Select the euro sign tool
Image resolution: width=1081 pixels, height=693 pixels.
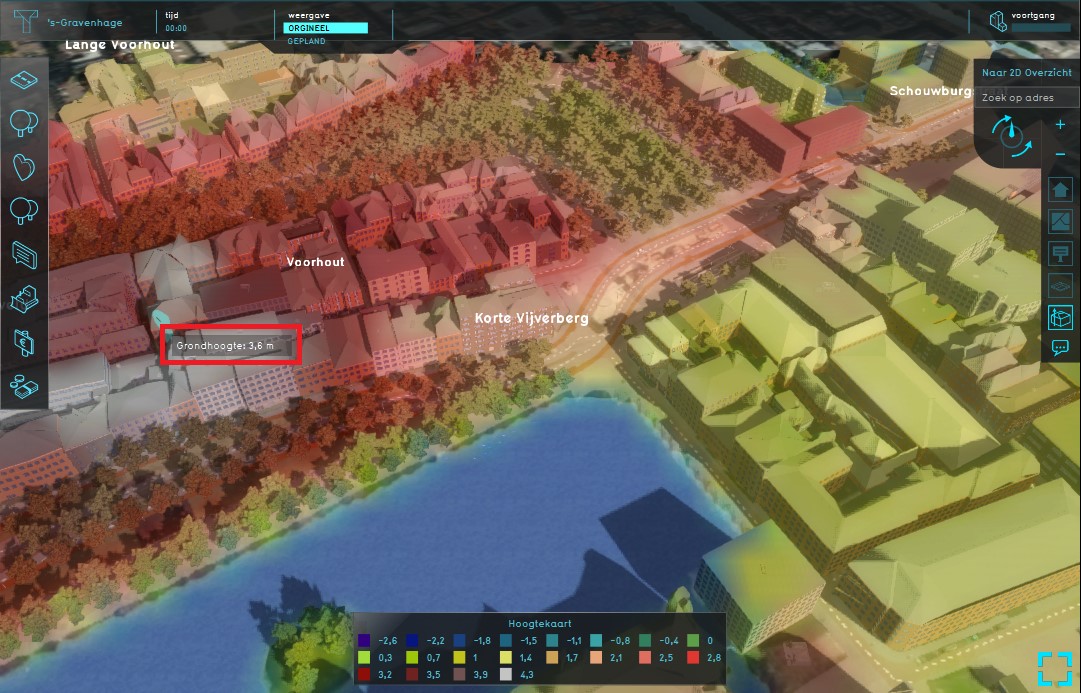tap(24, 342)
